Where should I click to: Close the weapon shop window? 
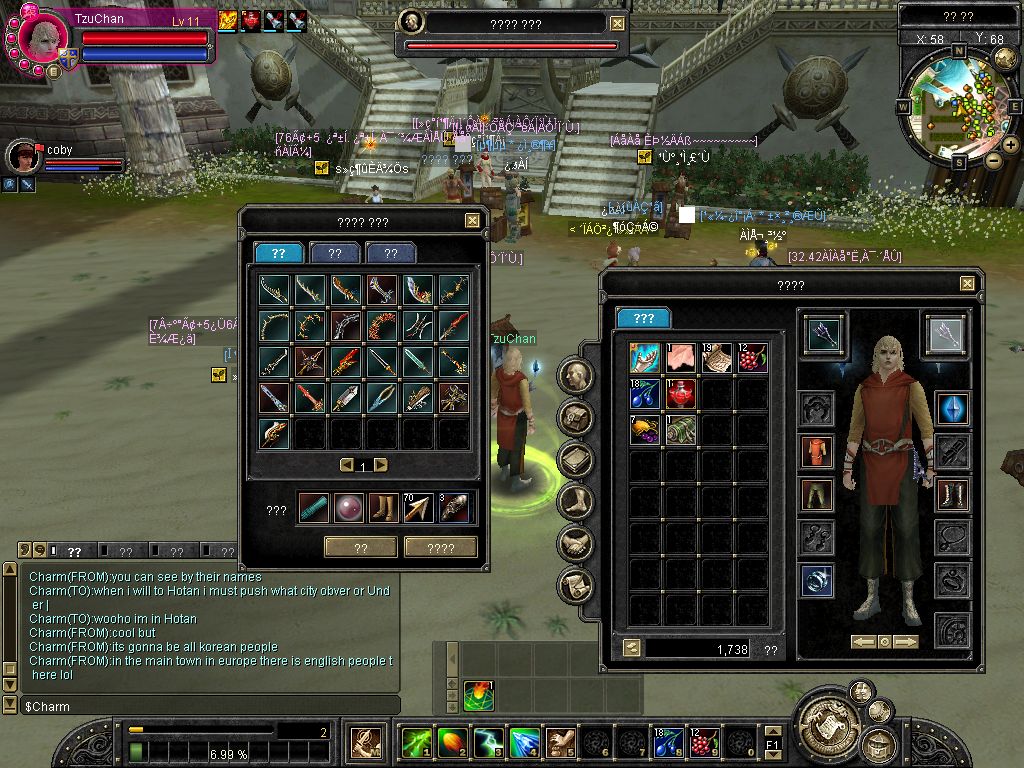pyautogui.click(x=472, y=221)
